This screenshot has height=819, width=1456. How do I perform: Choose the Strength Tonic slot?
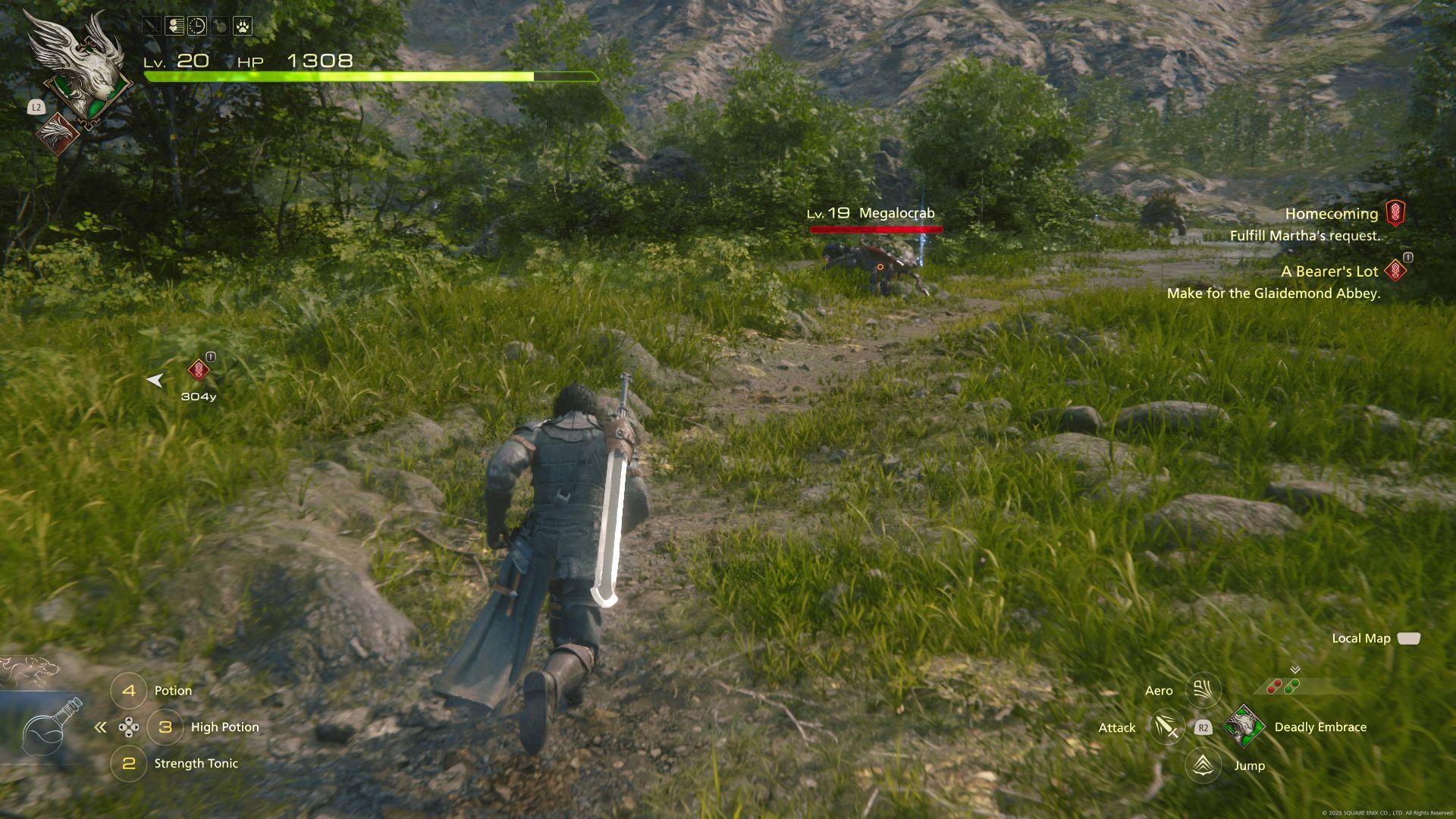click(x=129, y=764)
